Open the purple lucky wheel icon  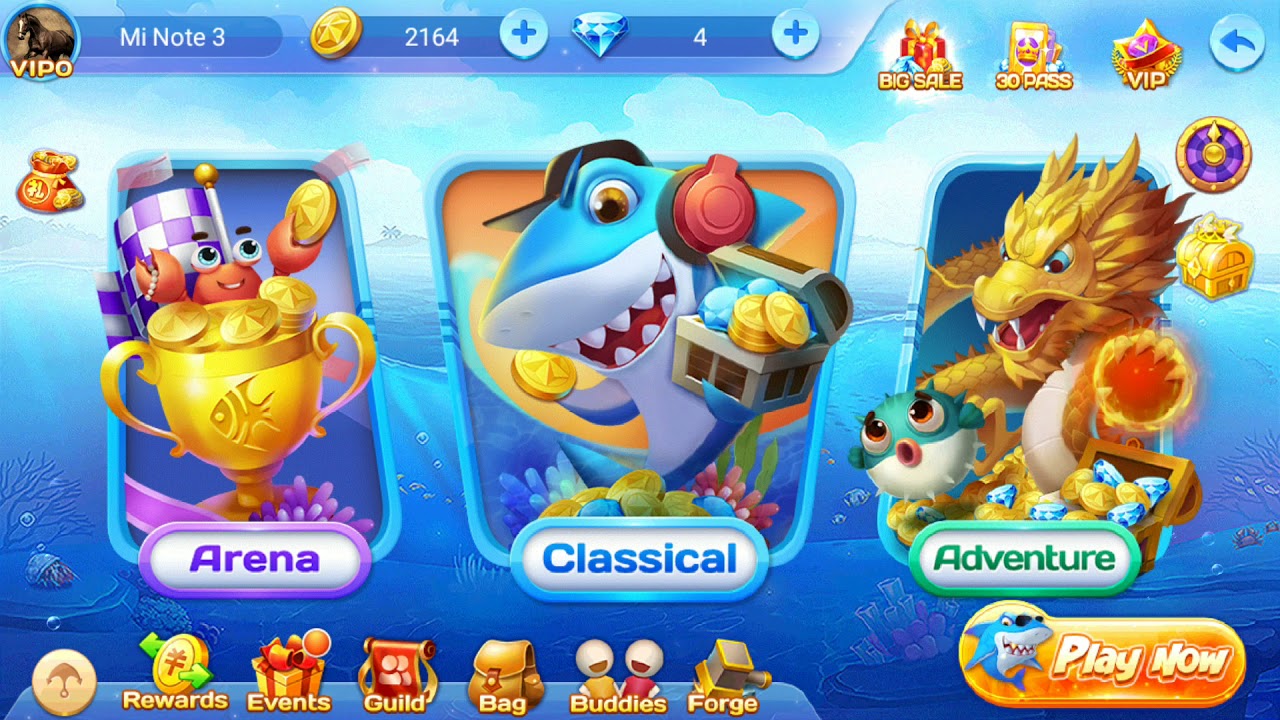pos(1213,154)
